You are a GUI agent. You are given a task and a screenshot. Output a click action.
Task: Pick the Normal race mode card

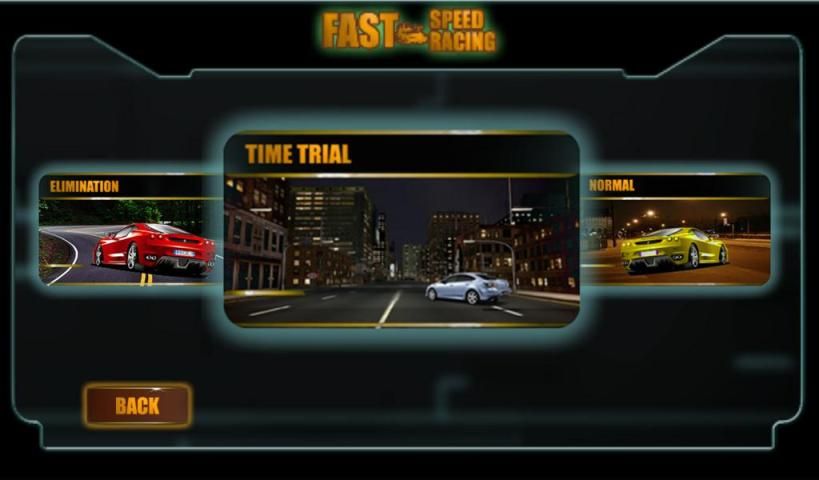point(675,230)
